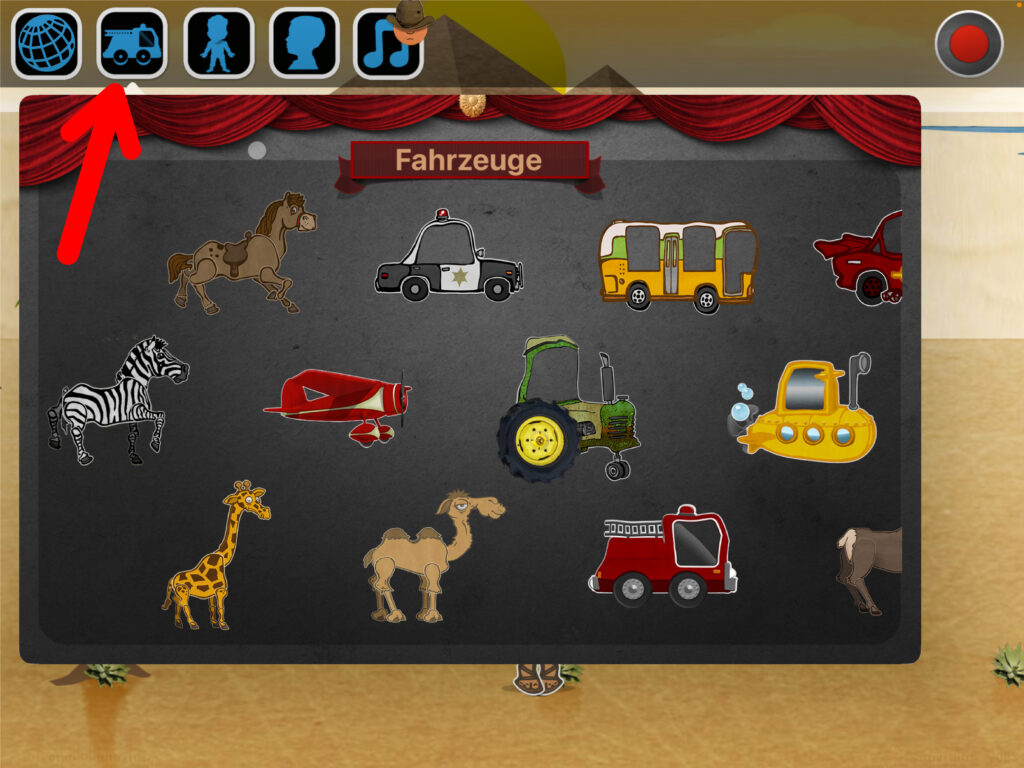Pick the red fire truck
The height and width of the screenshot is (768, 1024).
pyautogui.click(x=663, y=557)
